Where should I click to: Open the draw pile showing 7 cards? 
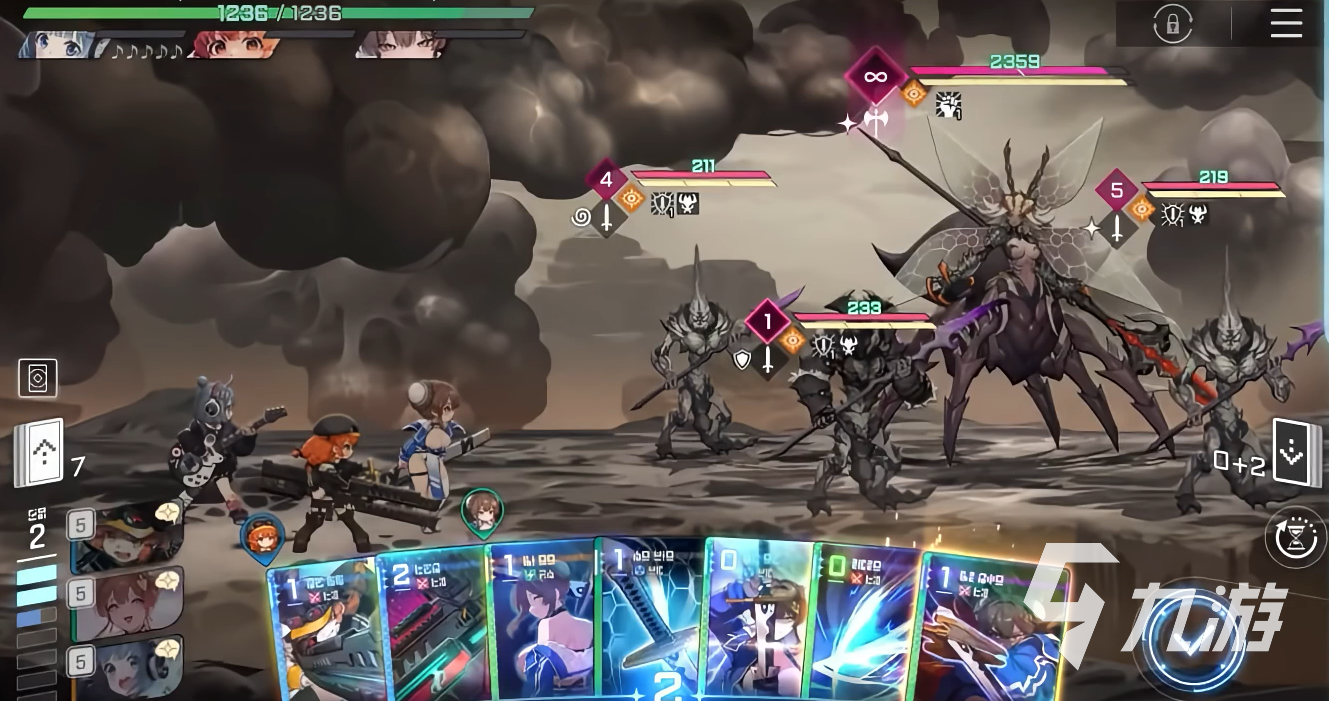[x=39, y=453]
